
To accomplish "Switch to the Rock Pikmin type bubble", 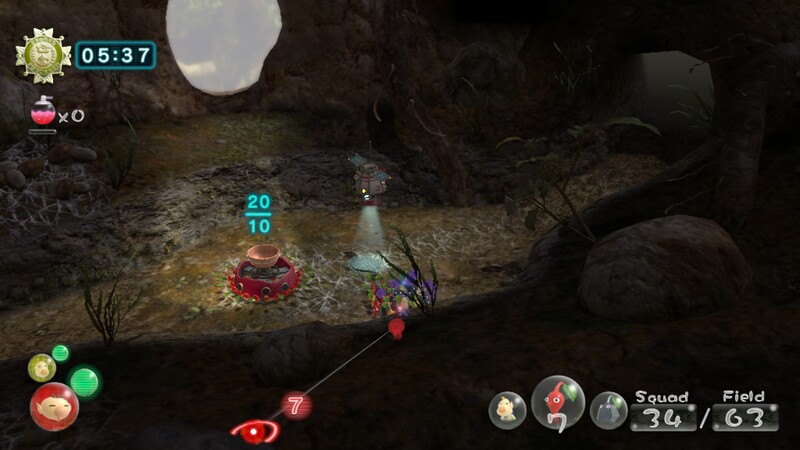I will pyautogui.click(x=607, y=409).
